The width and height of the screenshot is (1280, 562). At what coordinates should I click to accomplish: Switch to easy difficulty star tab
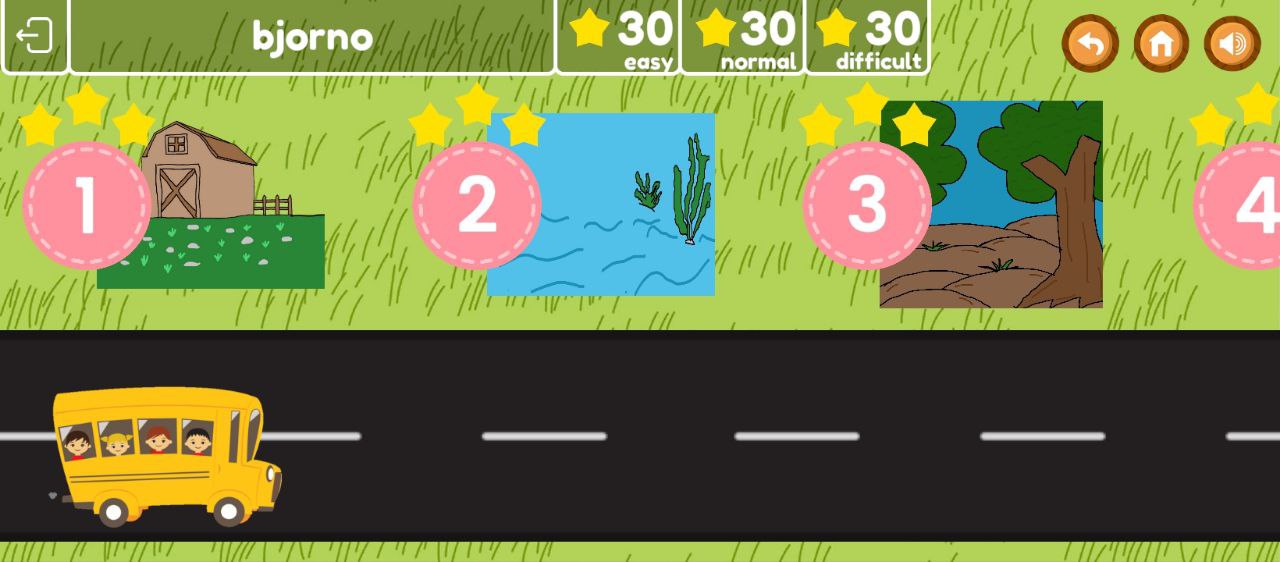618,37
